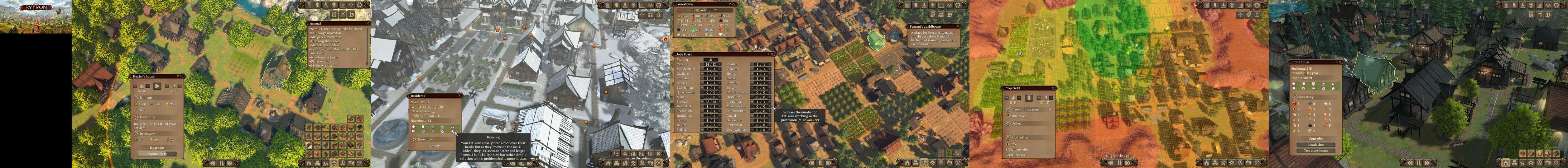Viewport: 1568px width, 168px height.
Task: Expand the Inventory section in Stone house
Action: 1293,97
